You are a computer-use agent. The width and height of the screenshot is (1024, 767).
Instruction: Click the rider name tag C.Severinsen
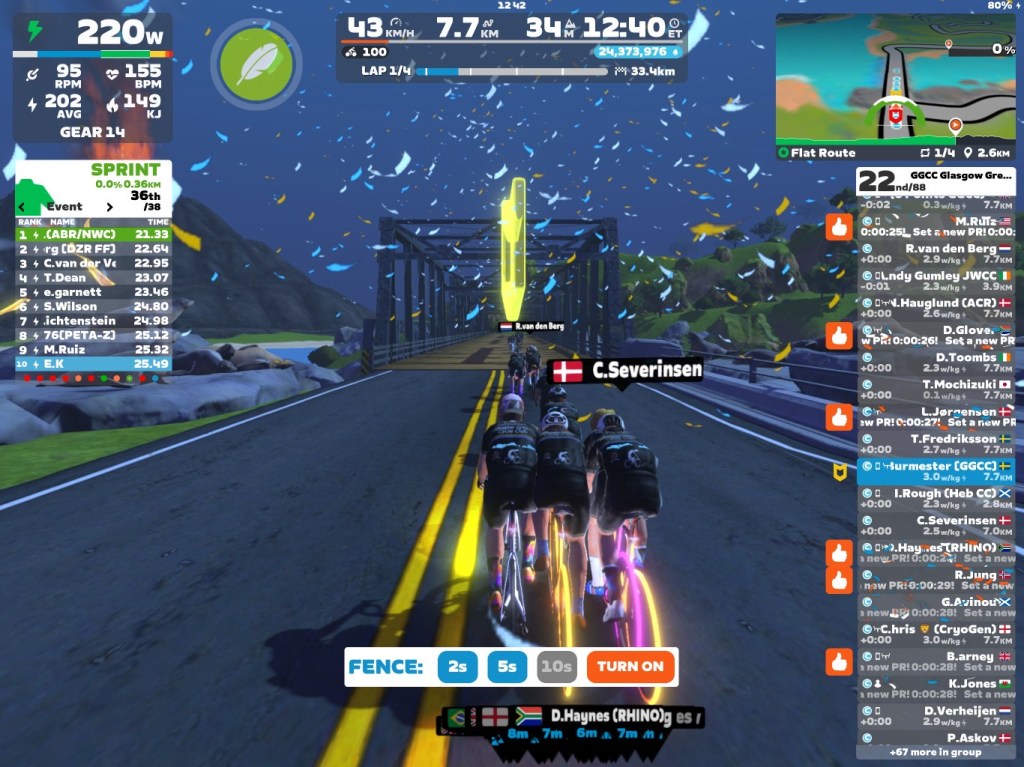(x=627, y=371)
